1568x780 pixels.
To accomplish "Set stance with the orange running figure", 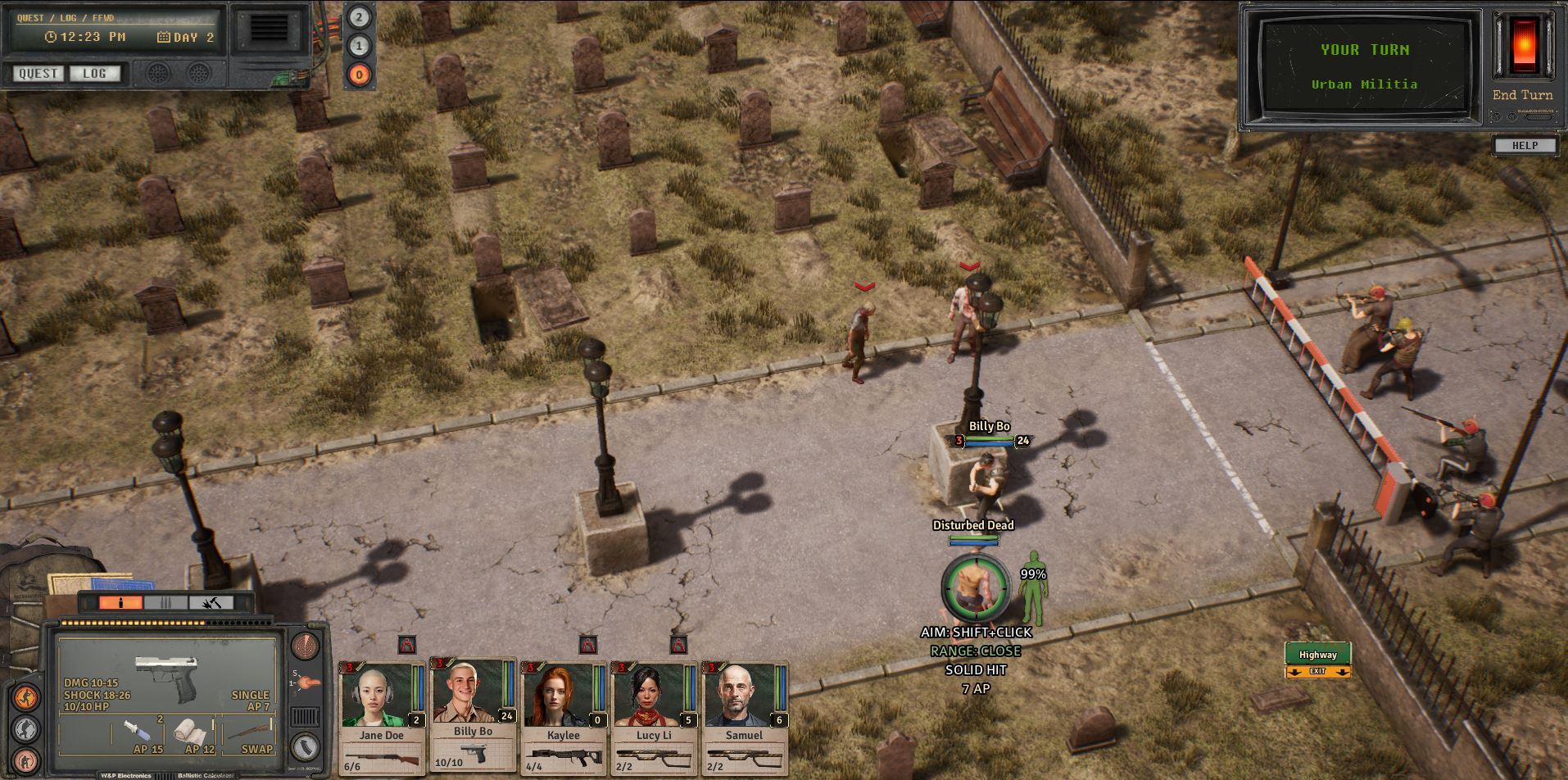I will point(26,698).
